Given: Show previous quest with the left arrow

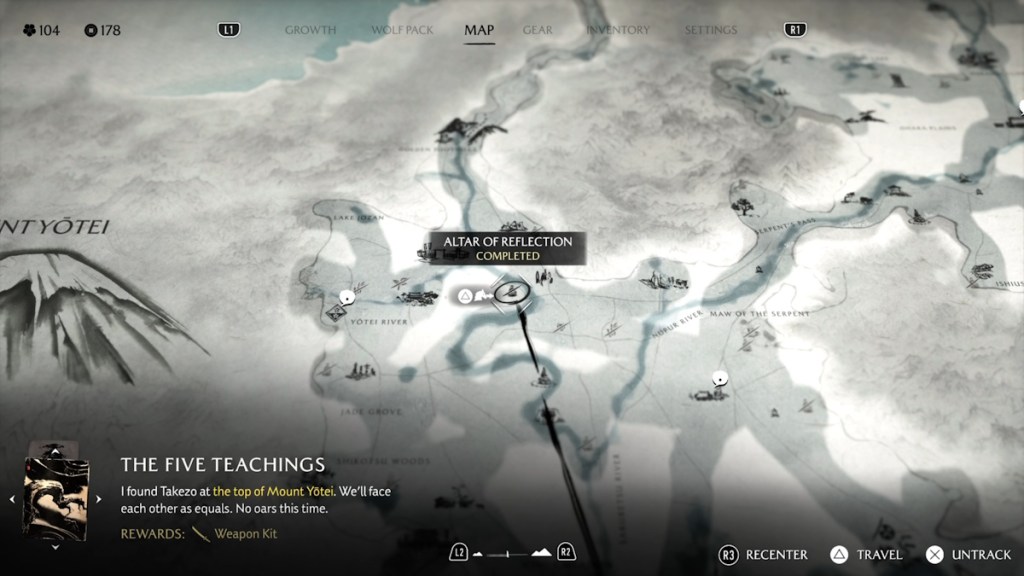Looking at the screenshot, I should point(12,498).
